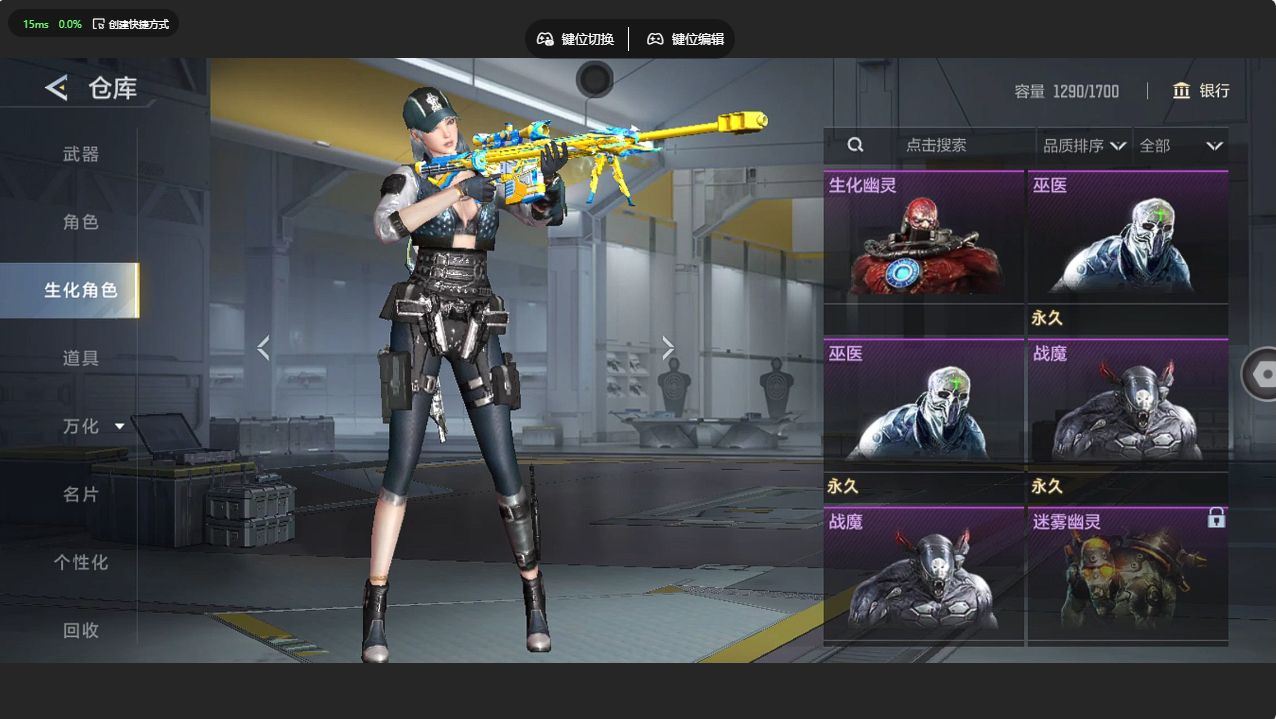
Task: Show next preview with right arrow
Action: 668,348
